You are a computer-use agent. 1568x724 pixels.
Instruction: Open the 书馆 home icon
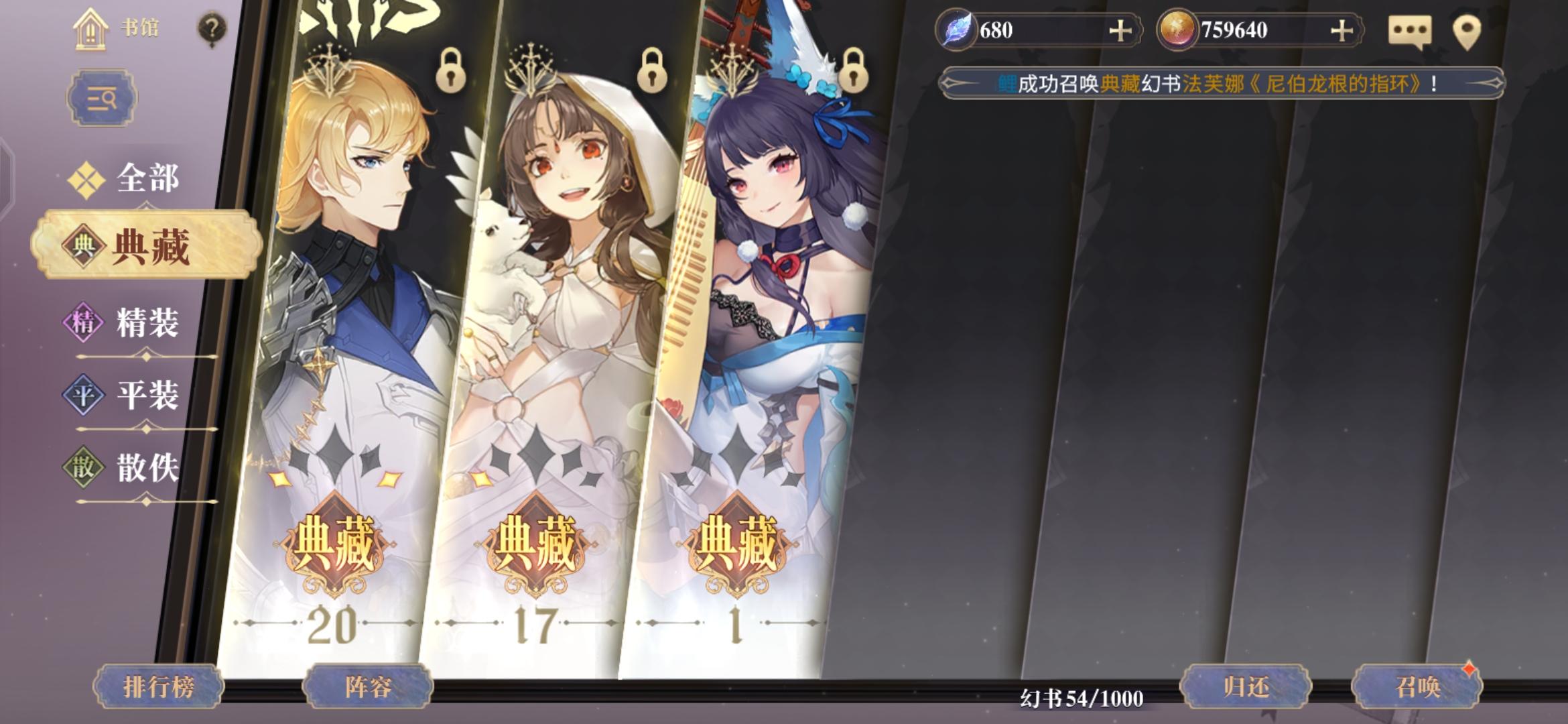[x=89, y=29]
